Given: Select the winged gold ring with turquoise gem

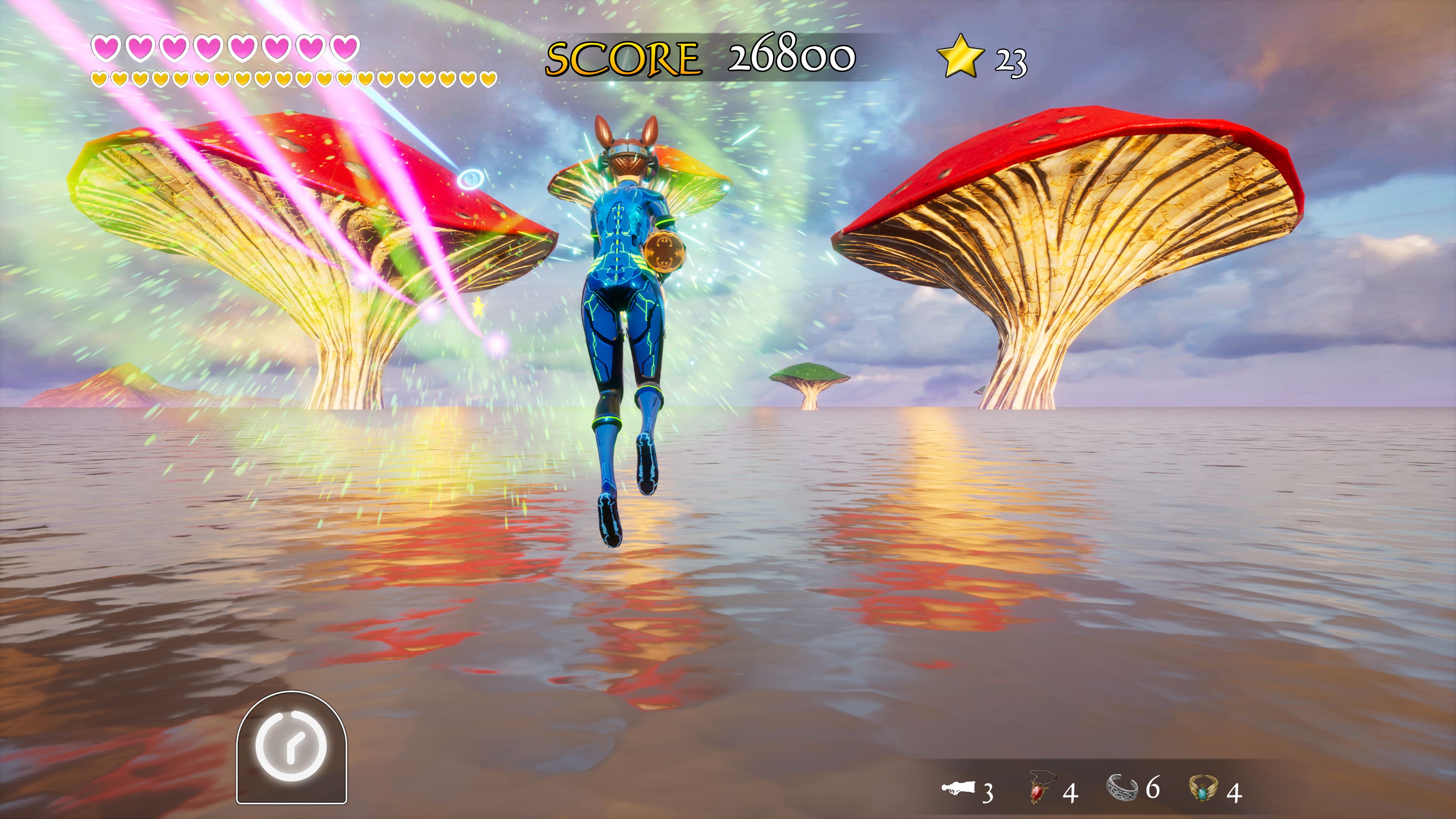Looking at the screenshot, I should point(1203,789).
